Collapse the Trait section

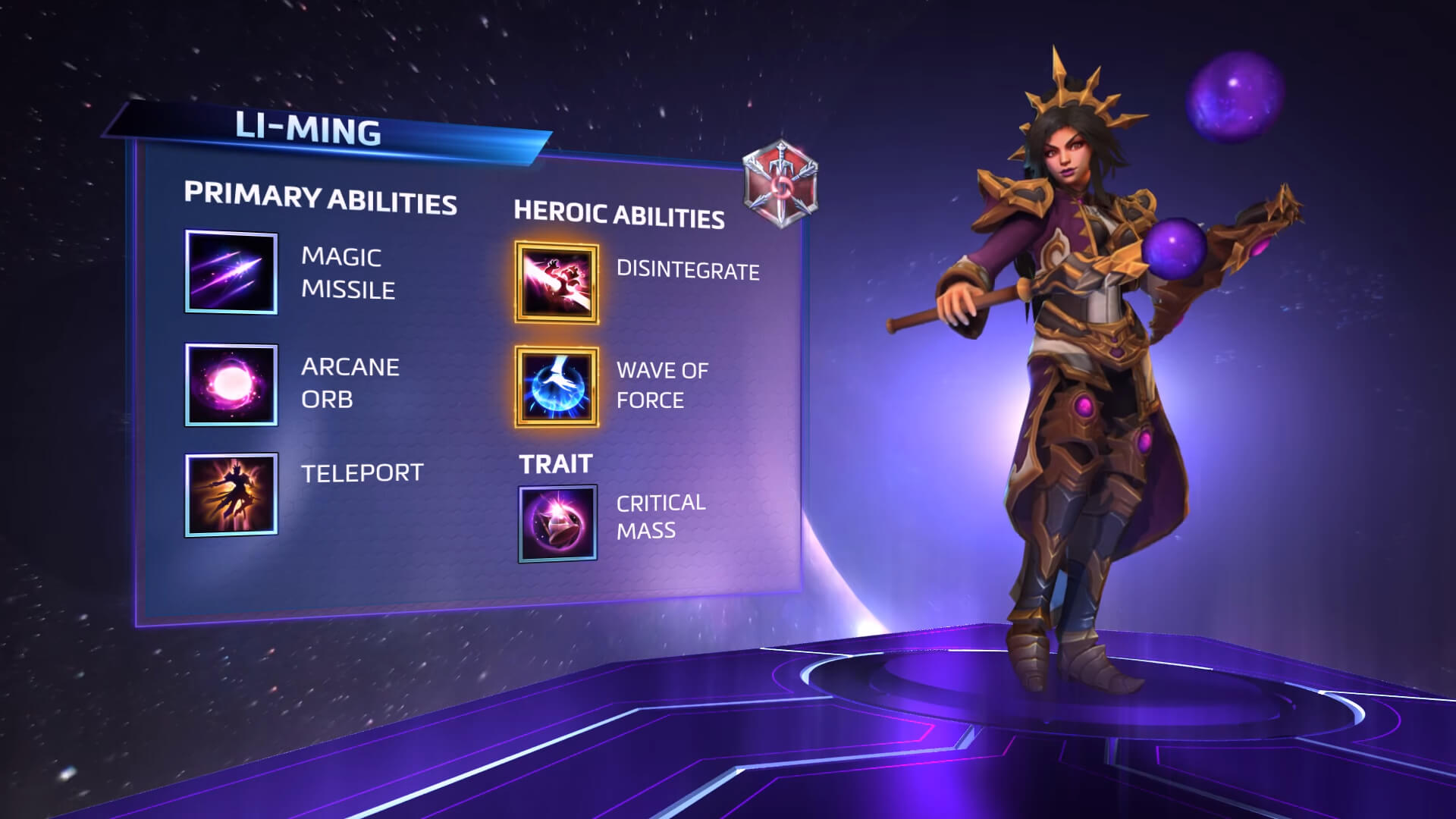click(x=555, y=465)
